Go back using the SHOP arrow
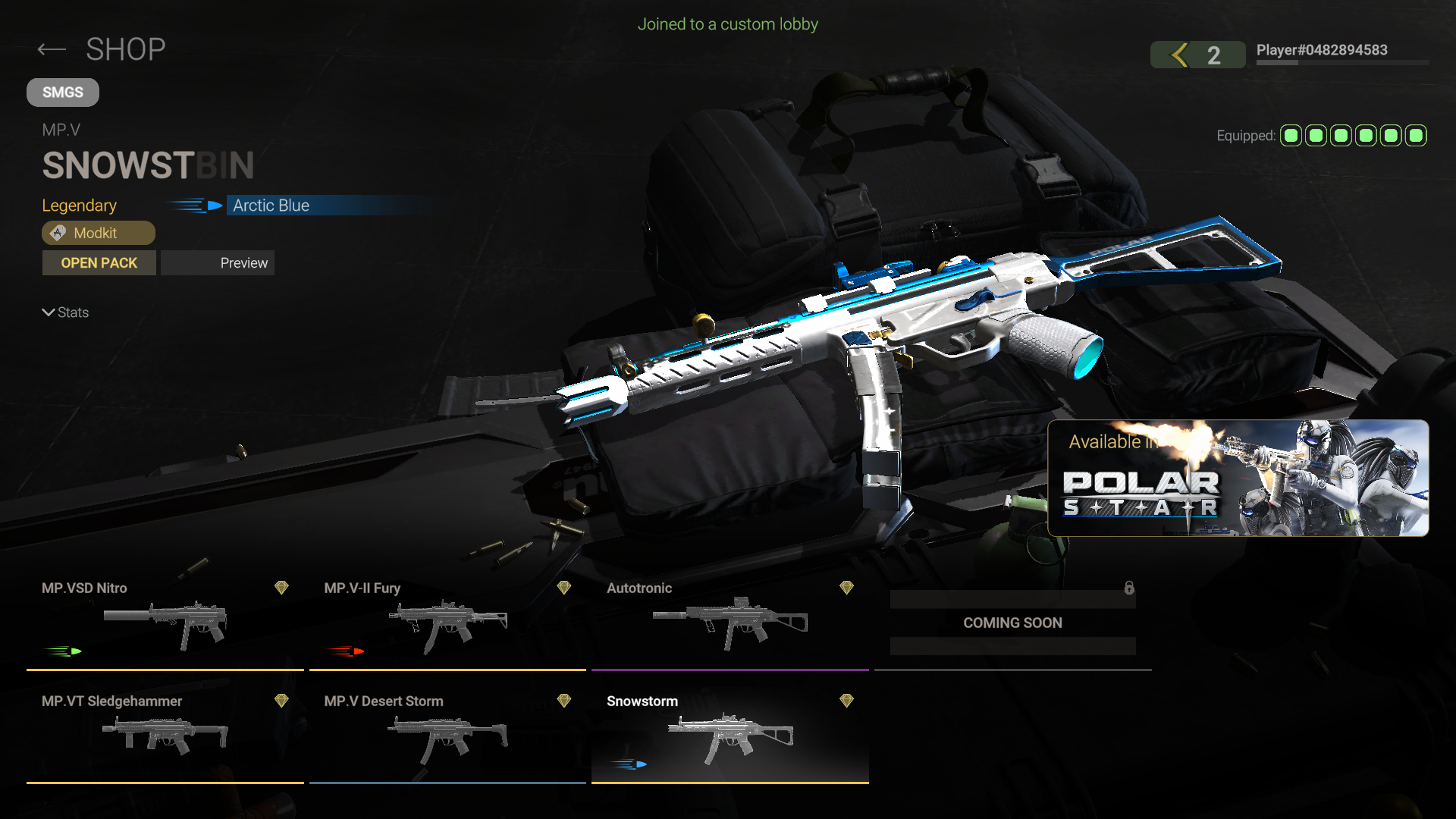1456x819 pixels. pos(52,50)
